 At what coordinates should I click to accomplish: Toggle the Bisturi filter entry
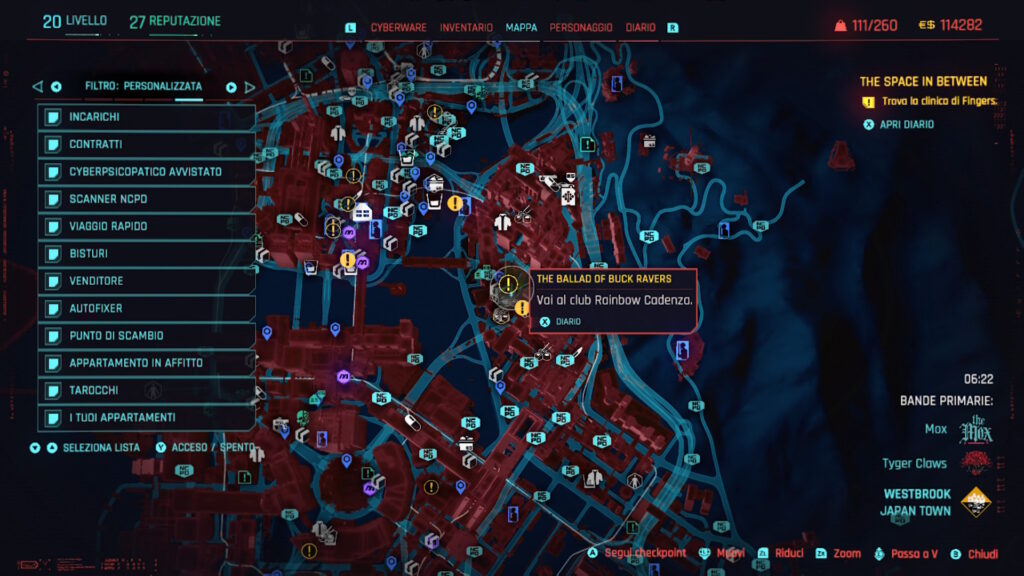(145, 254)
